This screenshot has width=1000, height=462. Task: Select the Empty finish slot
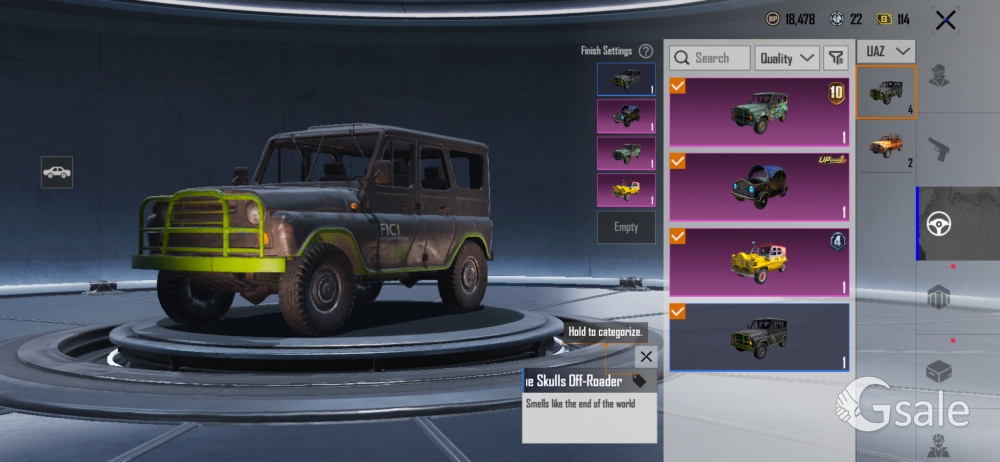[x=626, y=227]
